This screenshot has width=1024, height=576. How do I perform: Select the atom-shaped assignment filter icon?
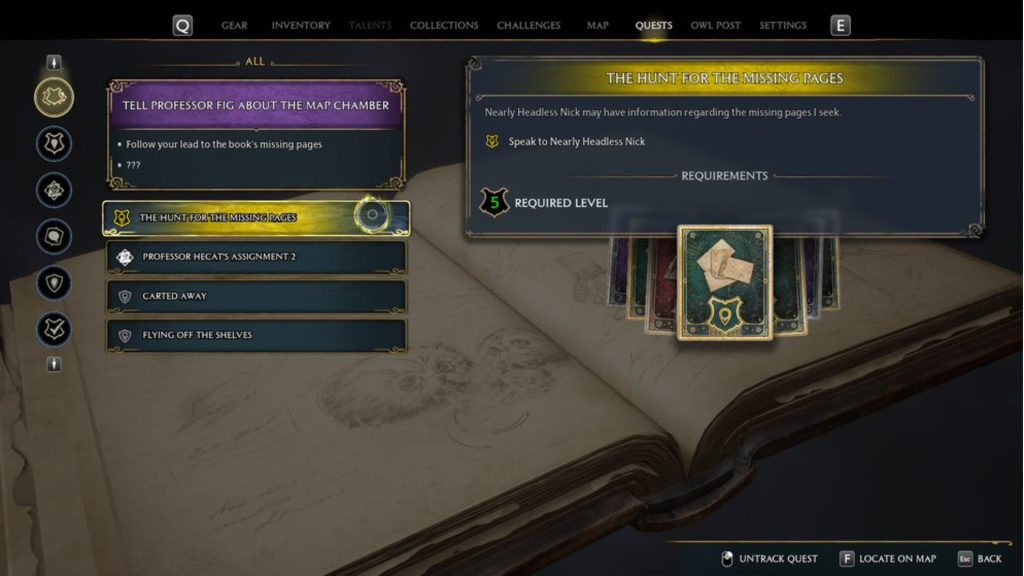click(54, 190)
